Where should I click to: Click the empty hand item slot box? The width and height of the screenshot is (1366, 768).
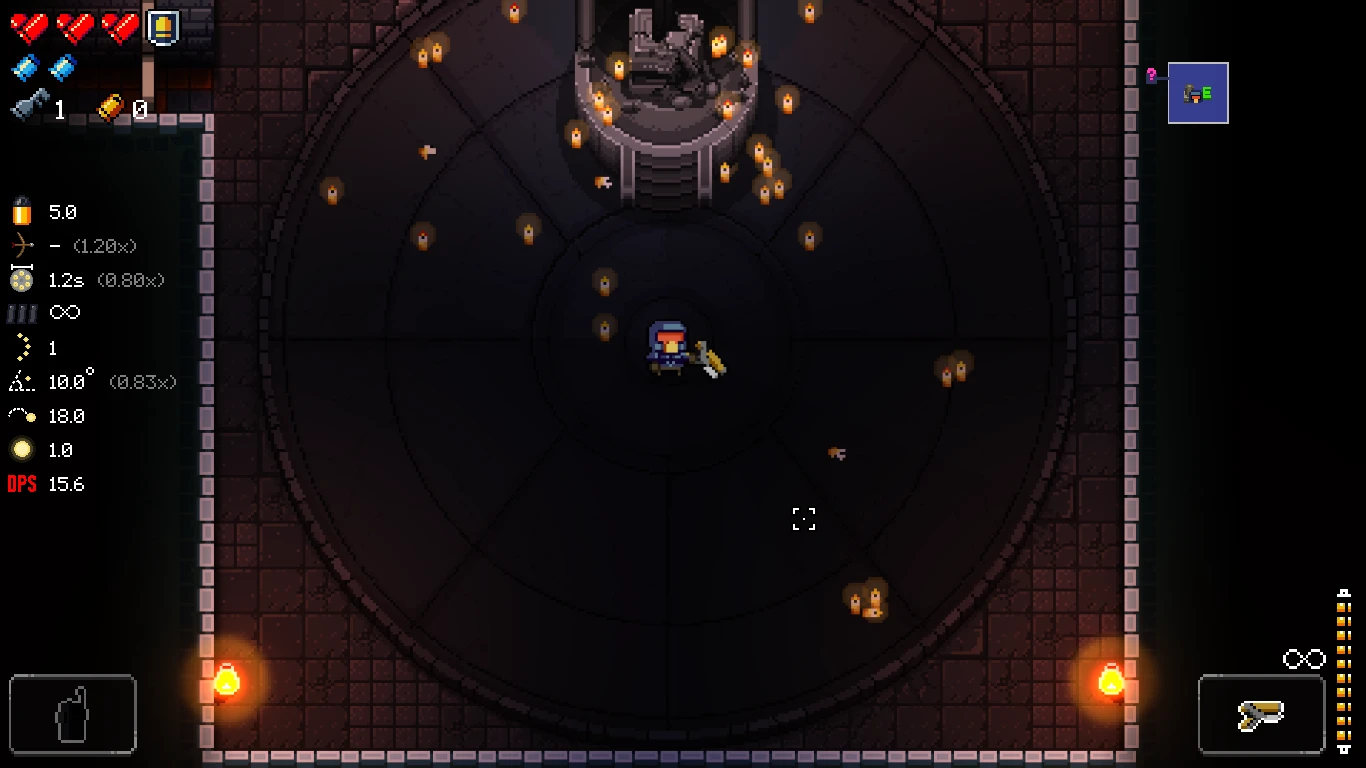pyautogui.click(x=71, y=713)
